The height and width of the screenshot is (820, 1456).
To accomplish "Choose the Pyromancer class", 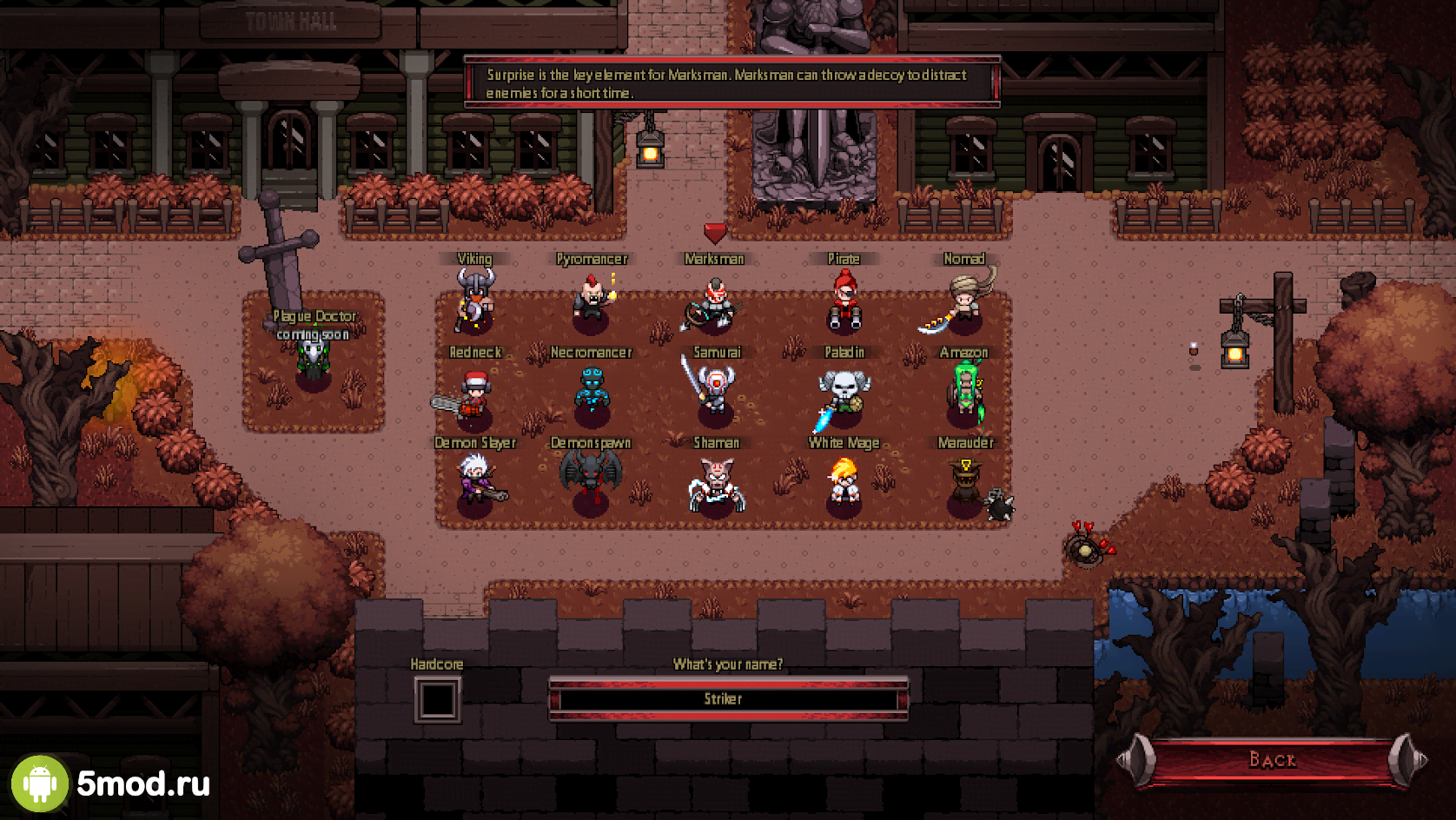I will [x=592, y=300].
